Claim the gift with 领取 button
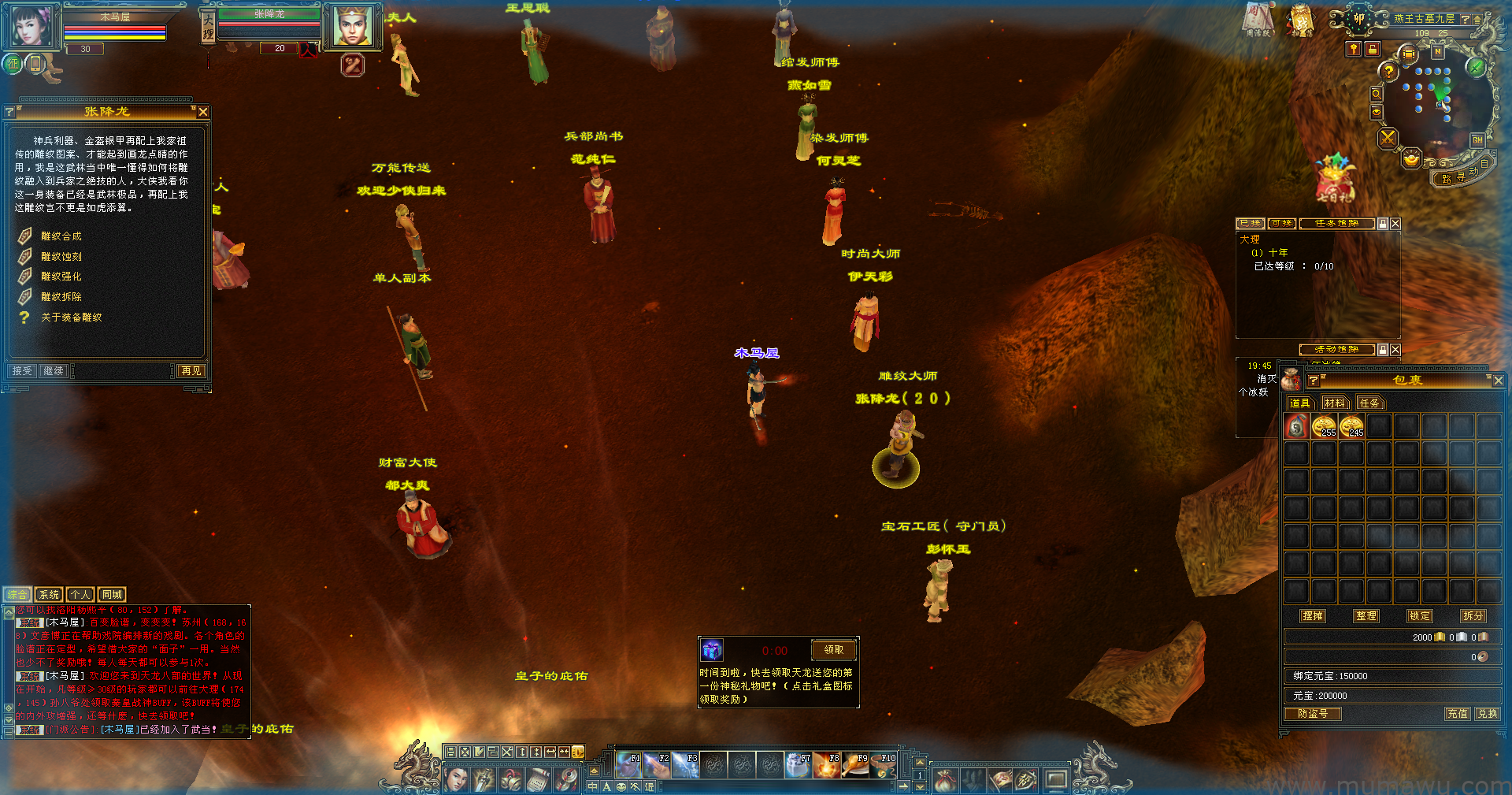The height and width of the screenshot is (795, 1512). click(x=833, y=650)
